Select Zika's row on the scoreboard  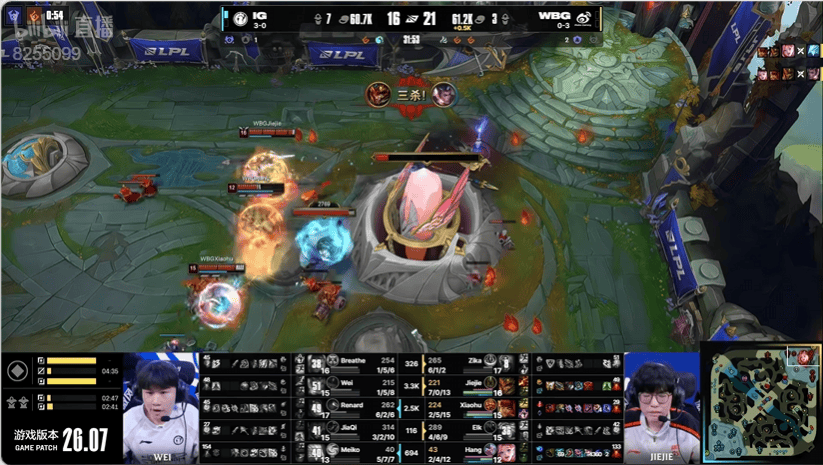point(474,364)
